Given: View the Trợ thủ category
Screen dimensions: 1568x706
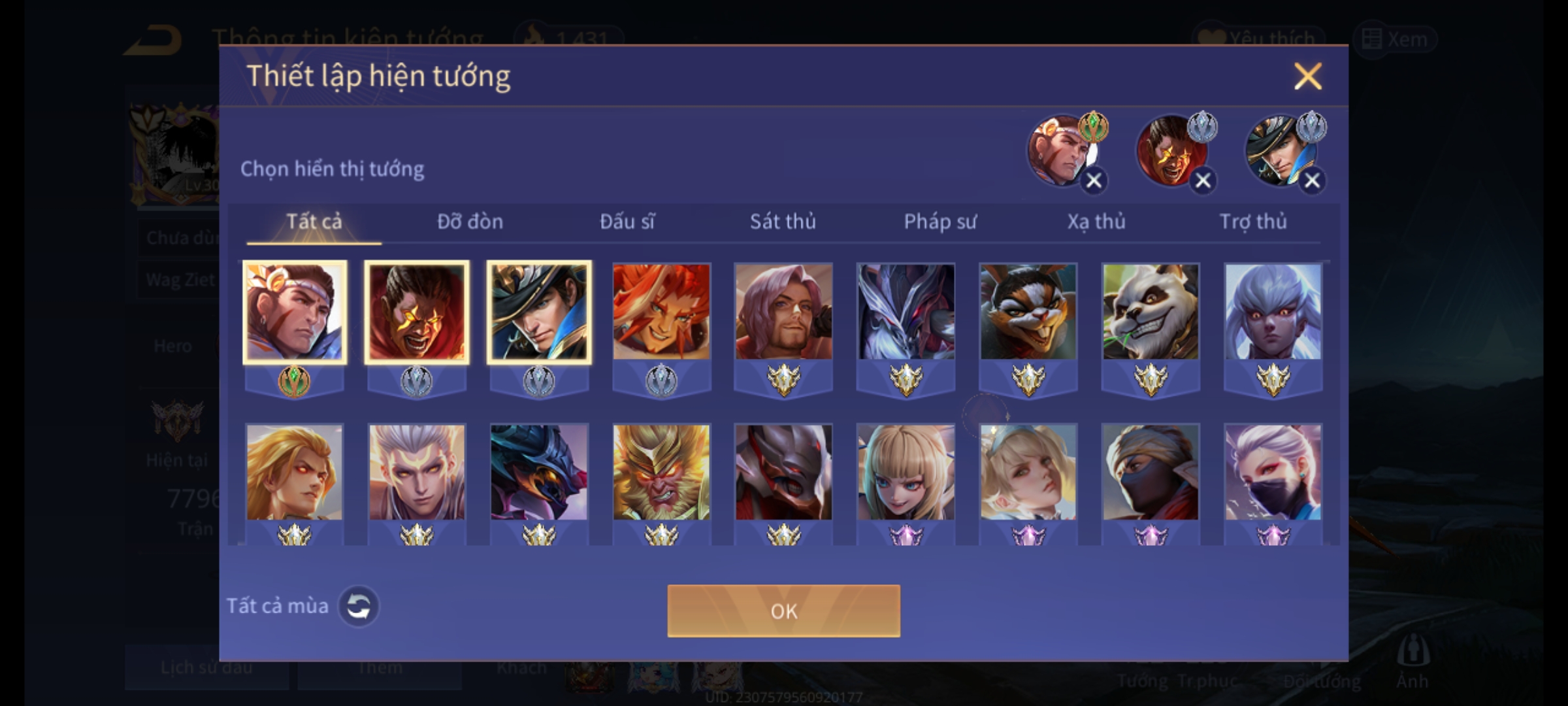Looking at the screenshot, I should tap(1253, 222).
